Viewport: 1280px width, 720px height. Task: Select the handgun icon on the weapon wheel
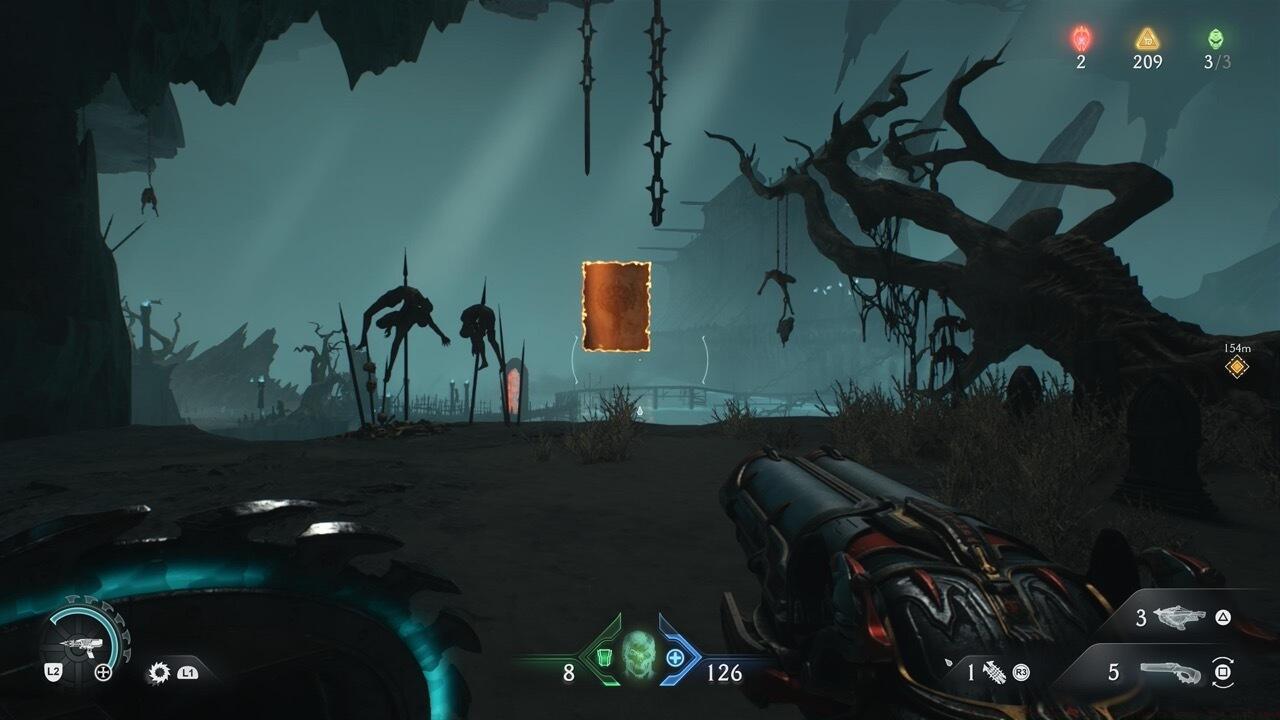[x=84, y=644]
